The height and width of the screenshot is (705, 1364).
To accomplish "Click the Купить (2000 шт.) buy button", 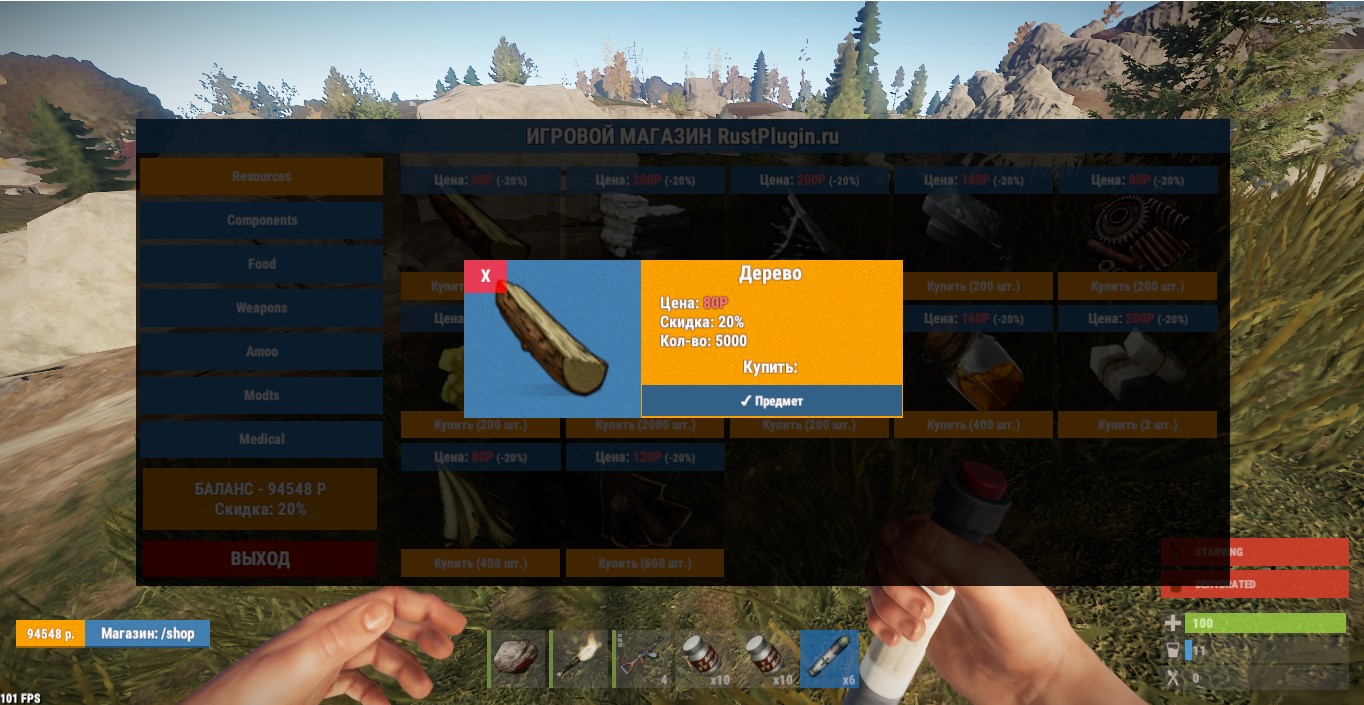I will tap(645, 425).
